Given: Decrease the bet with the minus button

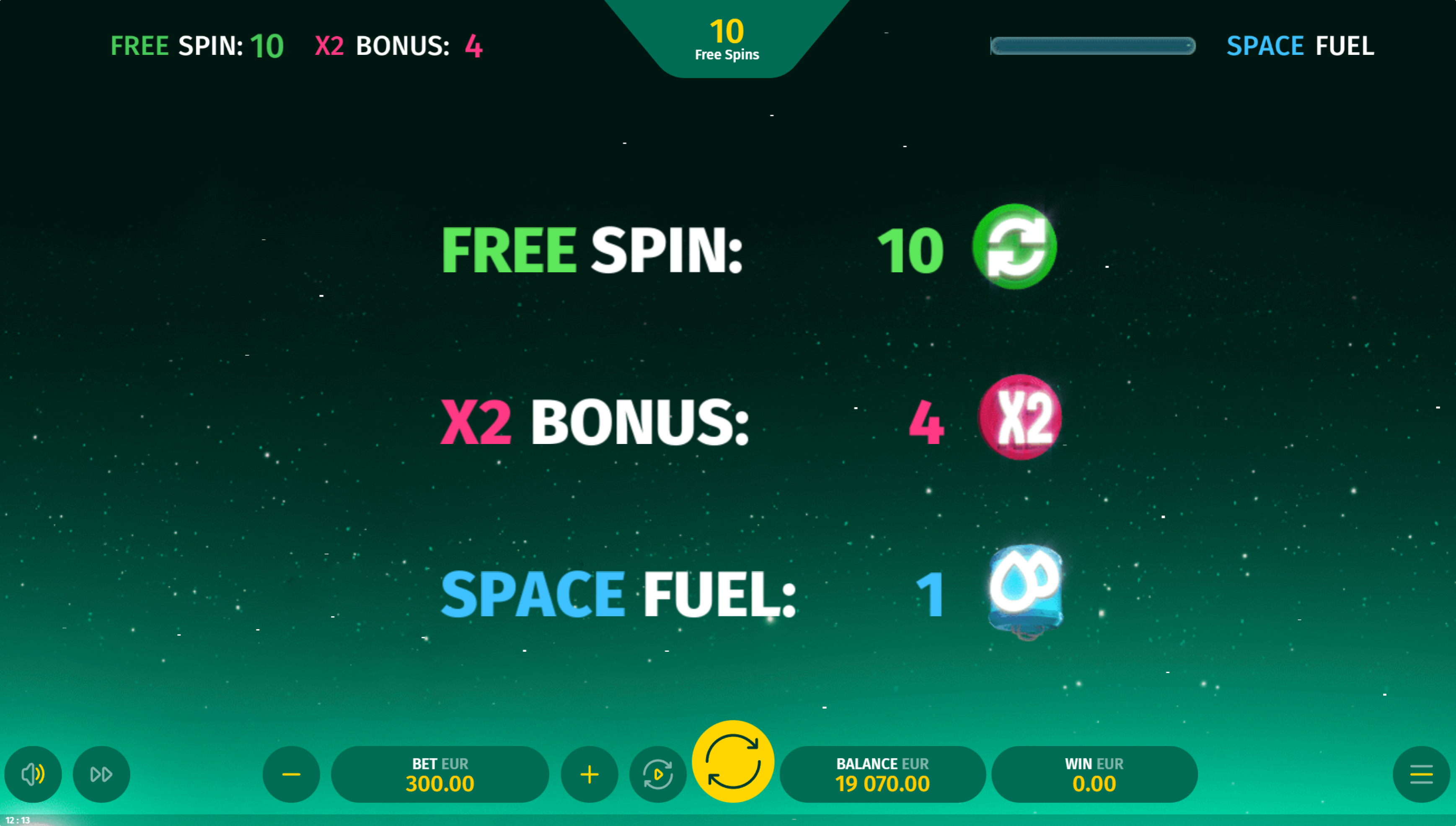Looking at the screenshot, I should [x=291, y=774].
